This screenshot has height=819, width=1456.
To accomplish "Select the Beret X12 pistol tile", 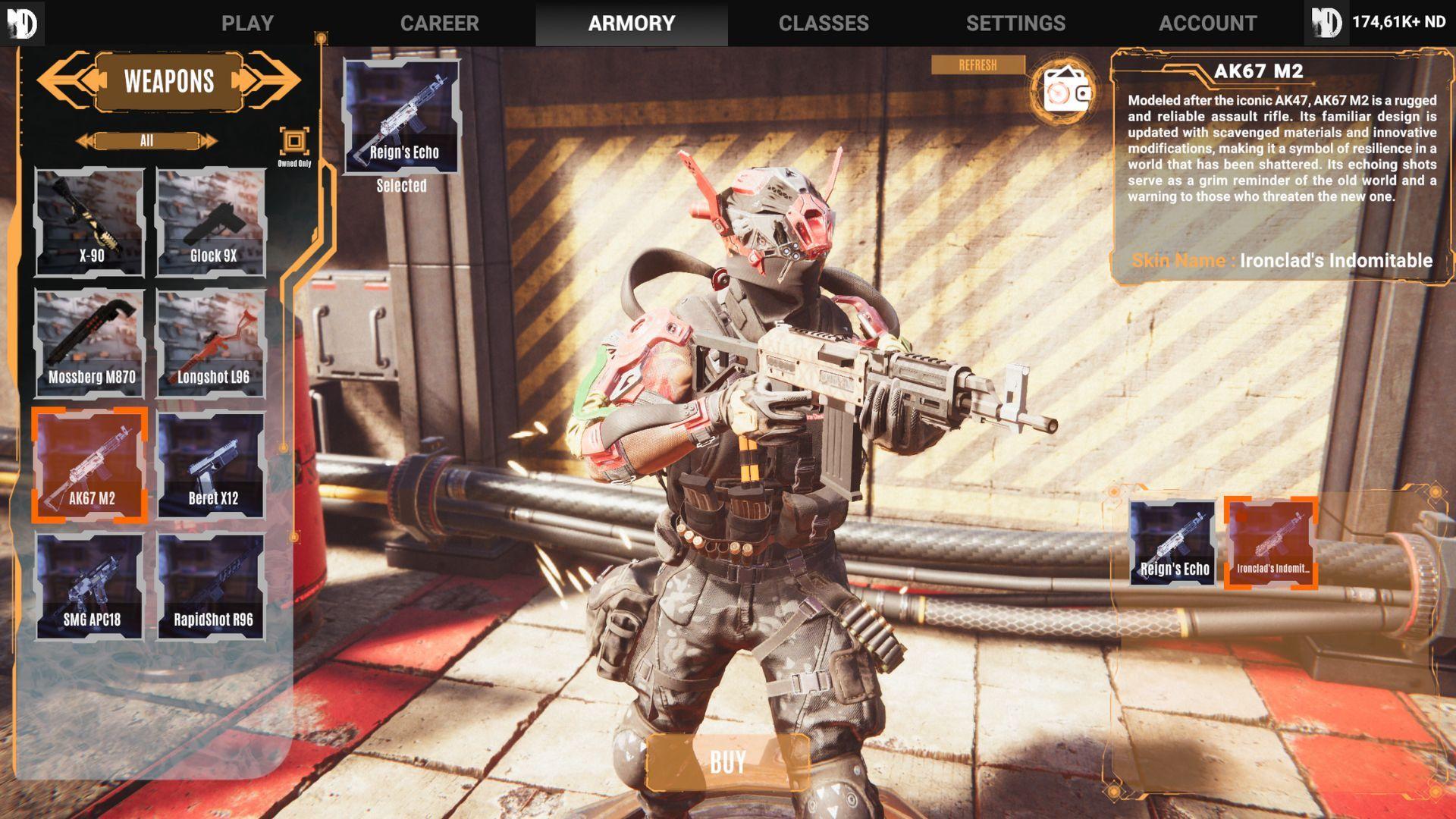I will pos(212,466).
